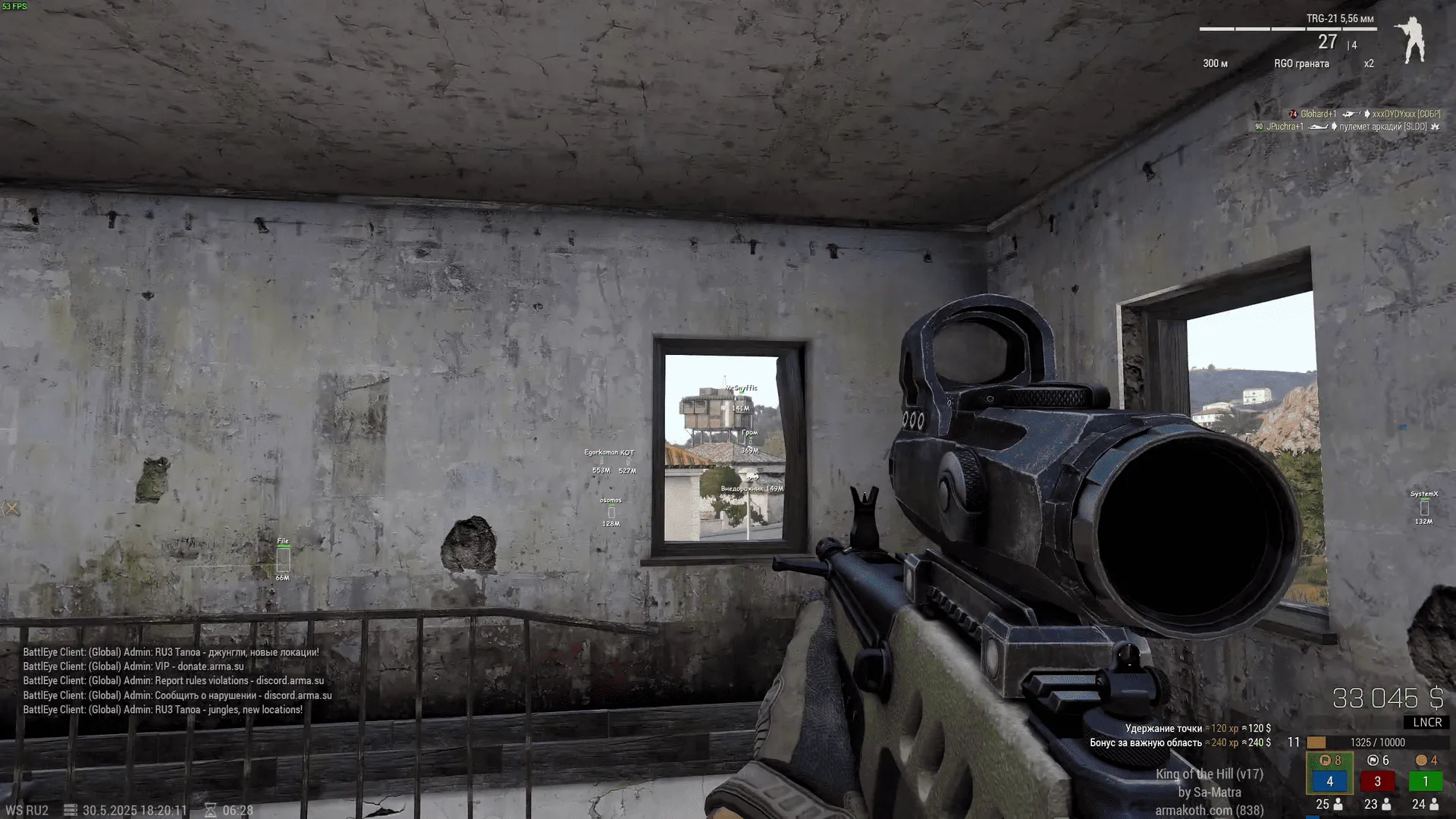Image resolution: width=1456 pixels, height=819 pixels.
Task: Select the blue team score tab showing 4
Action: (1330, 782)
